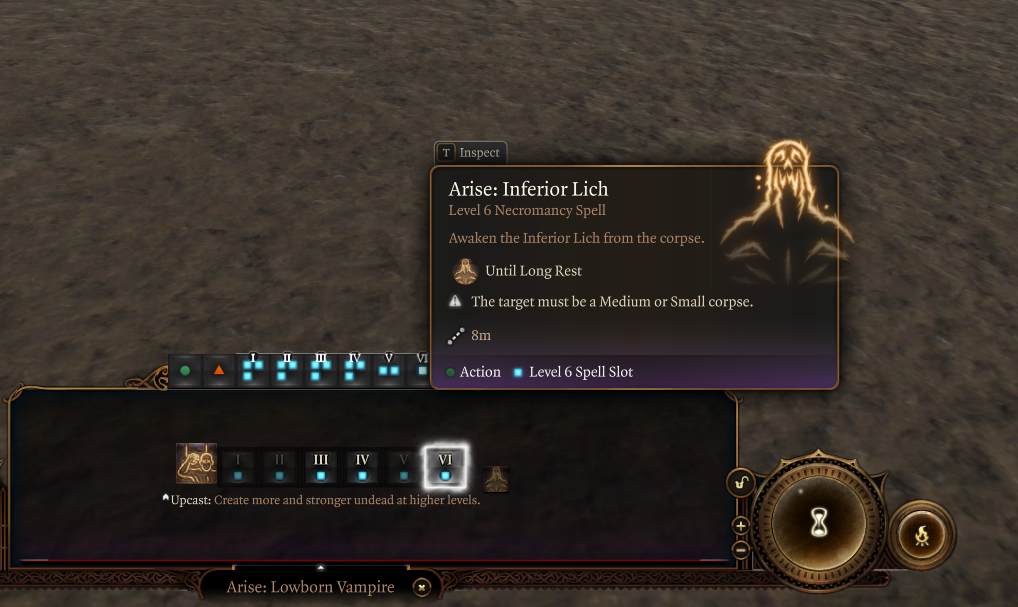This screenshot has width=1018, height=607.
Task: Filter by level V spell slots
Action: 389,369
